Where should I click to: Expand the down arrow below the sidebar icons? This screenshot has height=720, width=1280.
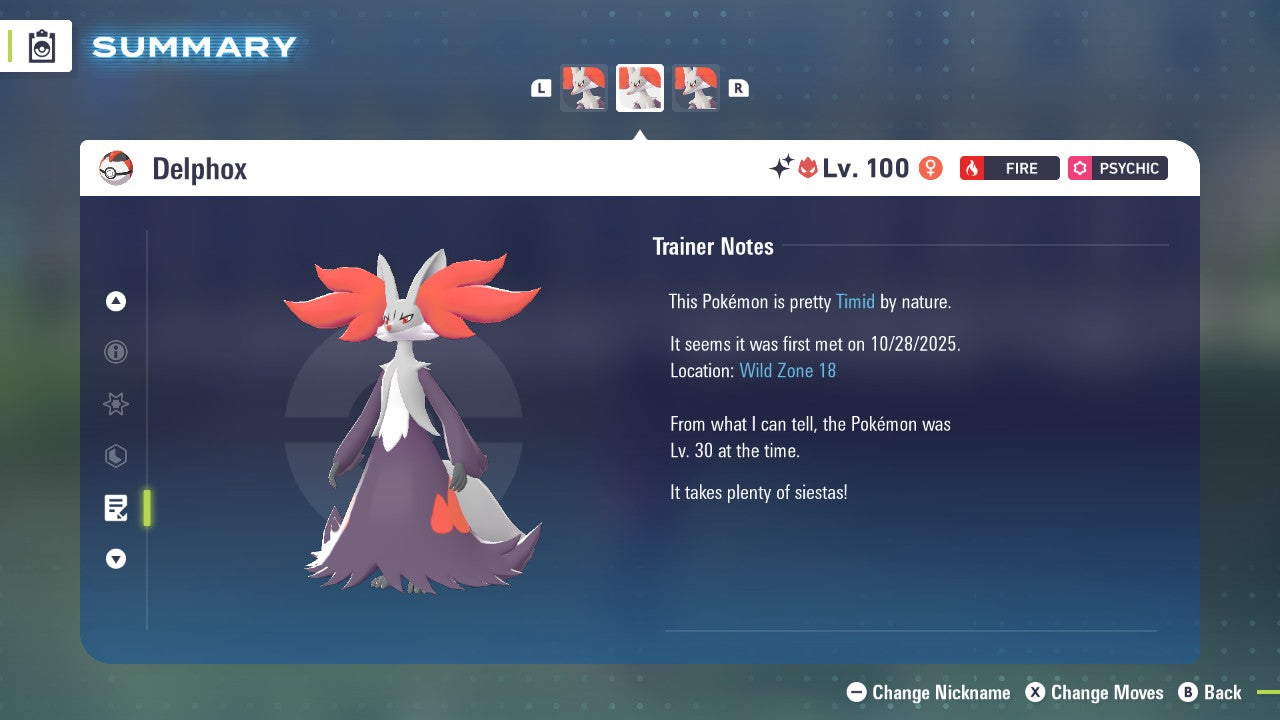pyautogui.click(x=116, y=559)
